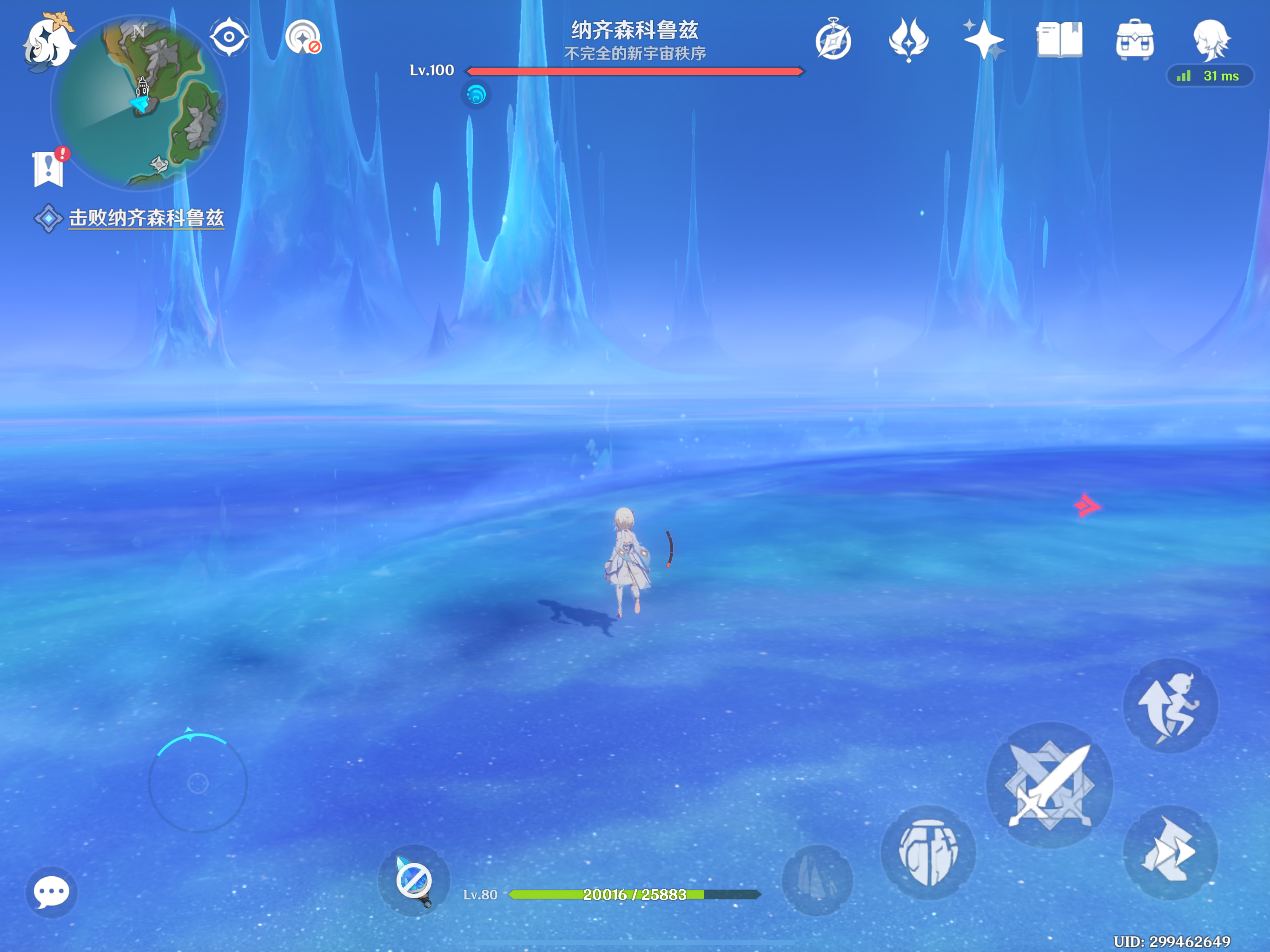Open the tutorial book icon
1270x952 pixels.
coord(1059,40)
